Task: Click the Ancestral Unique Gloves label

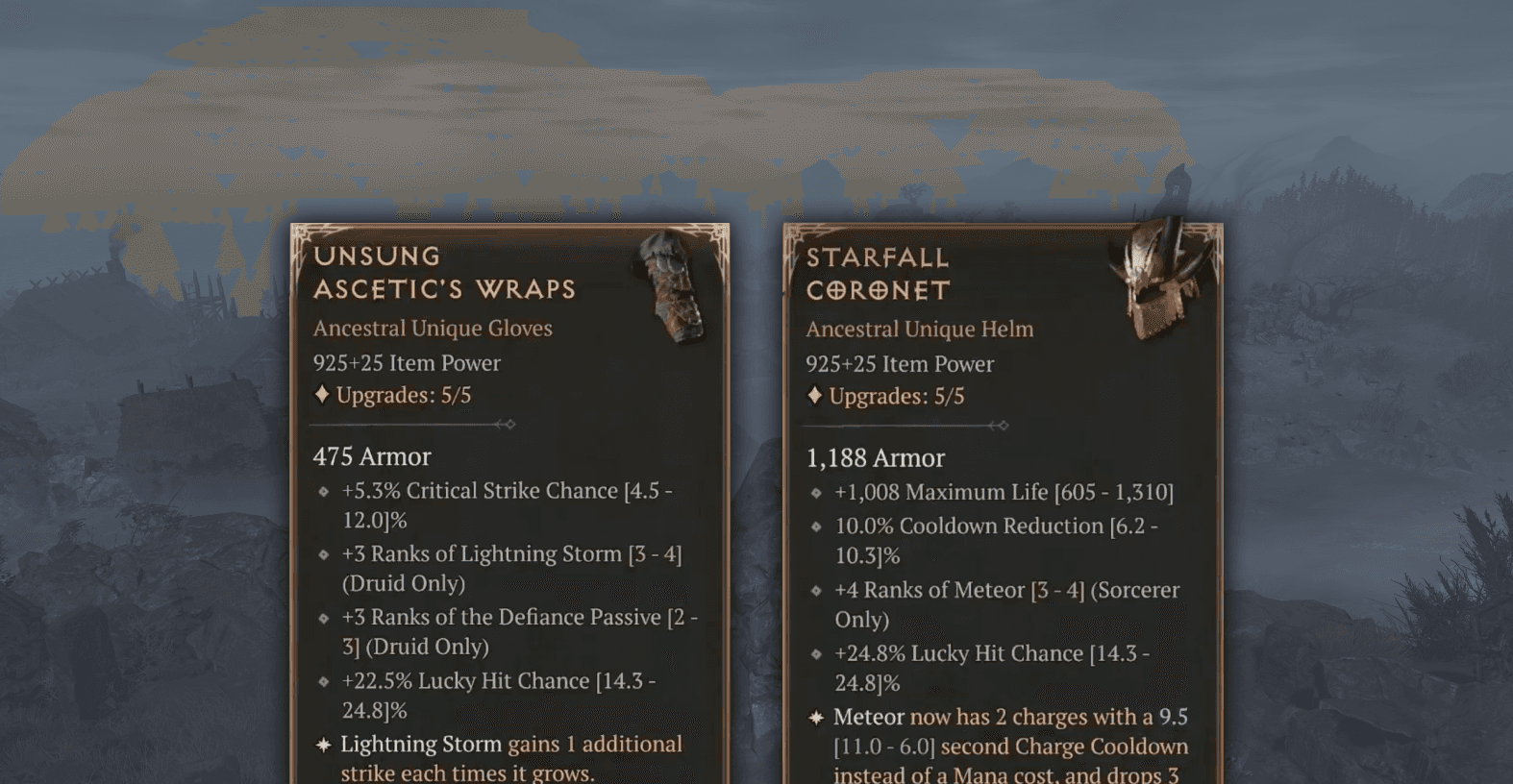Action: [431, 329]
